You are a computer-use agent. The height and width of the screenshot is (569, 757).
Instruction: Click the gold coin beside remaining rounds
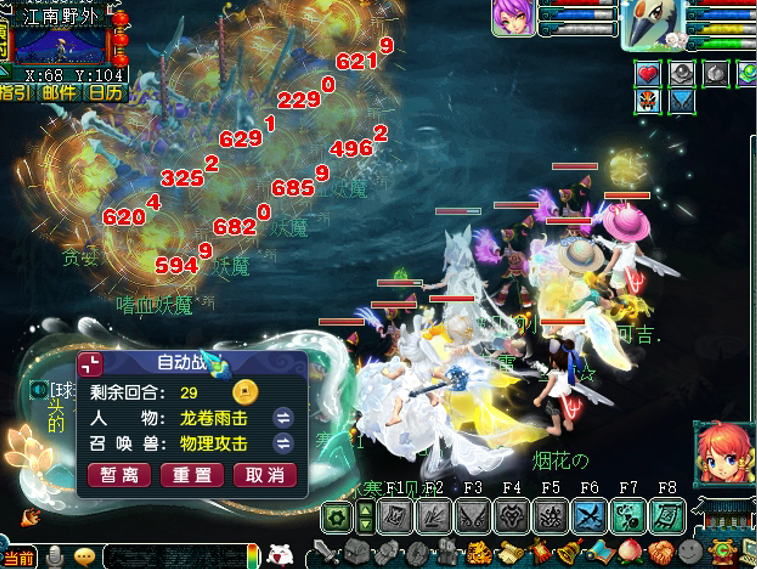(244, 391)
